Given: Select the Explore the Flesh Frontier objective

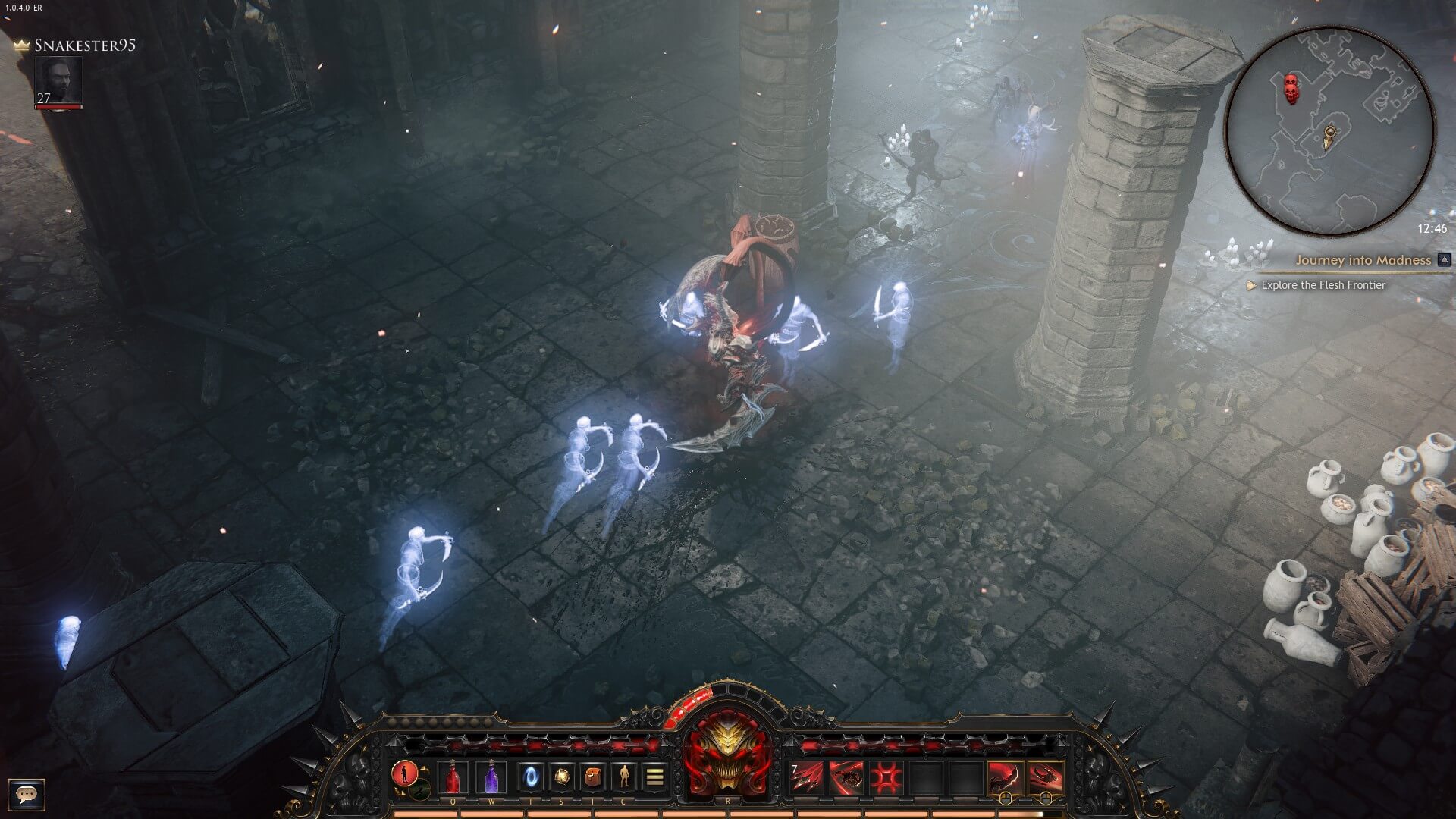Looking at the screenshot, I should (x=1323, y=285).
